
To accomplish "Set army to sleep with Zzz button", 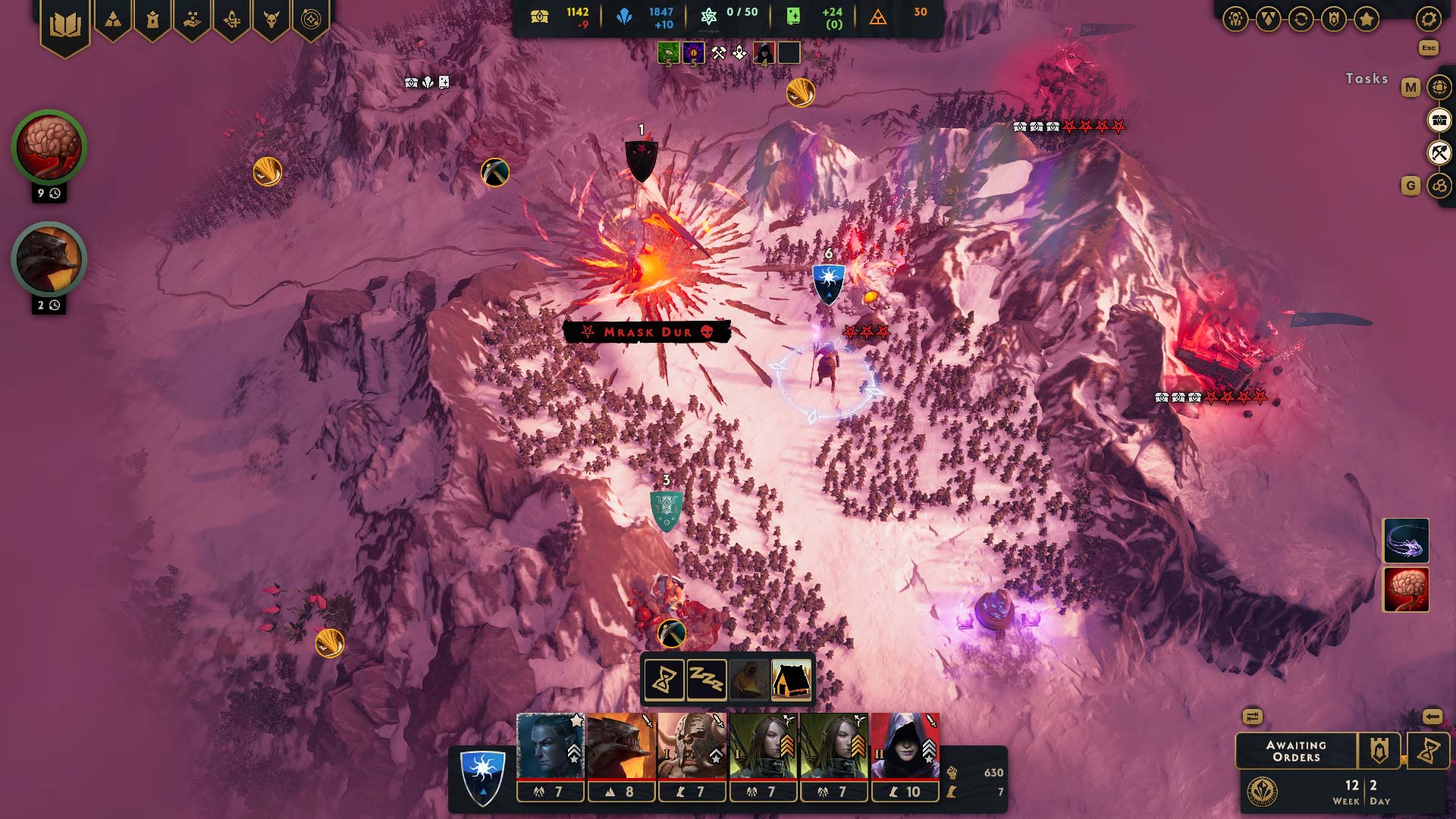I will [706, 679].
